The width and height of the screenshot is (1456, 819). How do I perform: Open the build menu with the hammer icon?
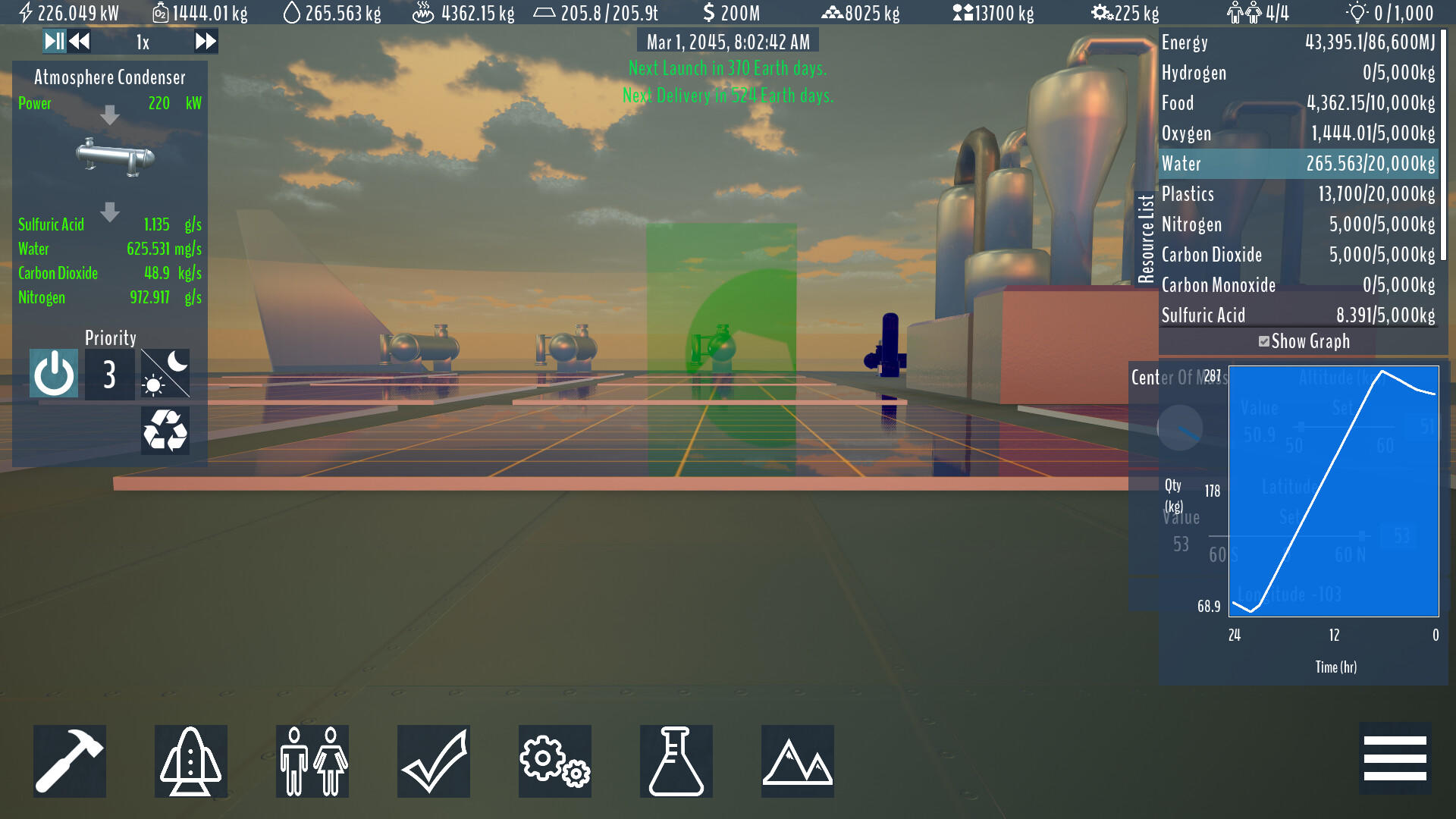[69, 761]
